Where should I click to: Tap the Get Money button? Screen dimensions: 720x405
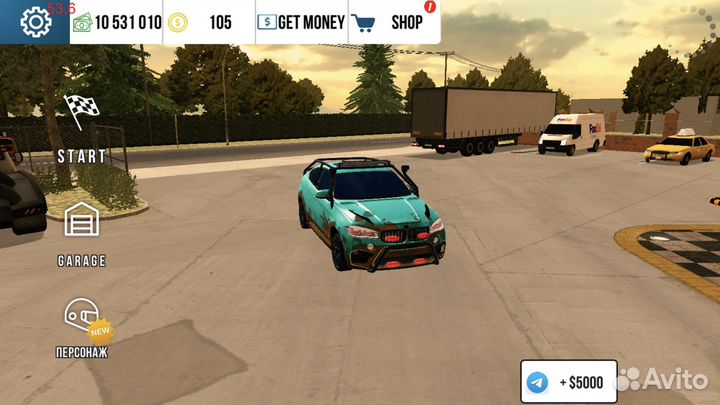(301, 22)
